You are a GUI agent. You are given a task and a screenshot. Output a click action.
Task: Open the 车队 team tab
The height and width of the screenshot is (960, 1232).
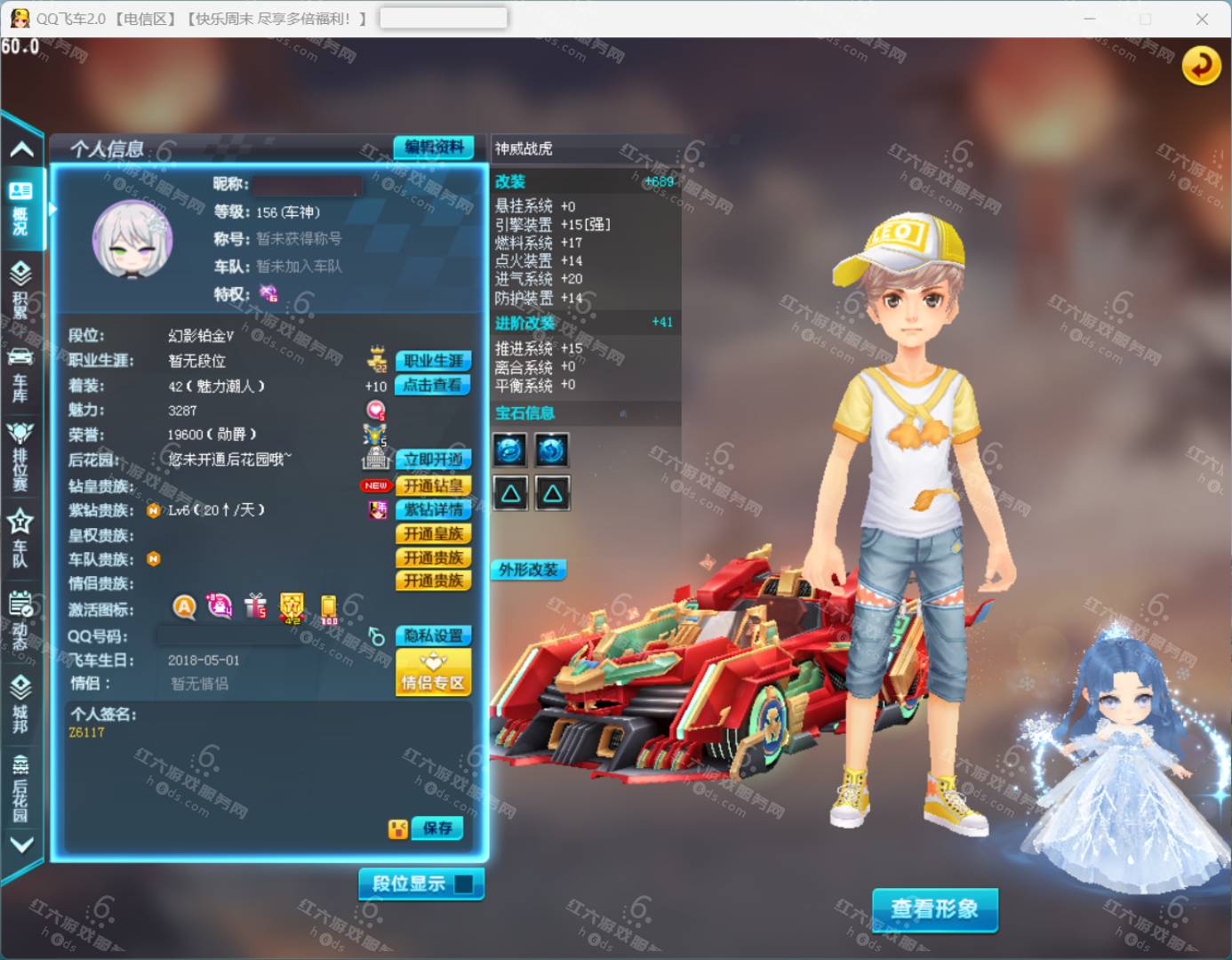20,538
